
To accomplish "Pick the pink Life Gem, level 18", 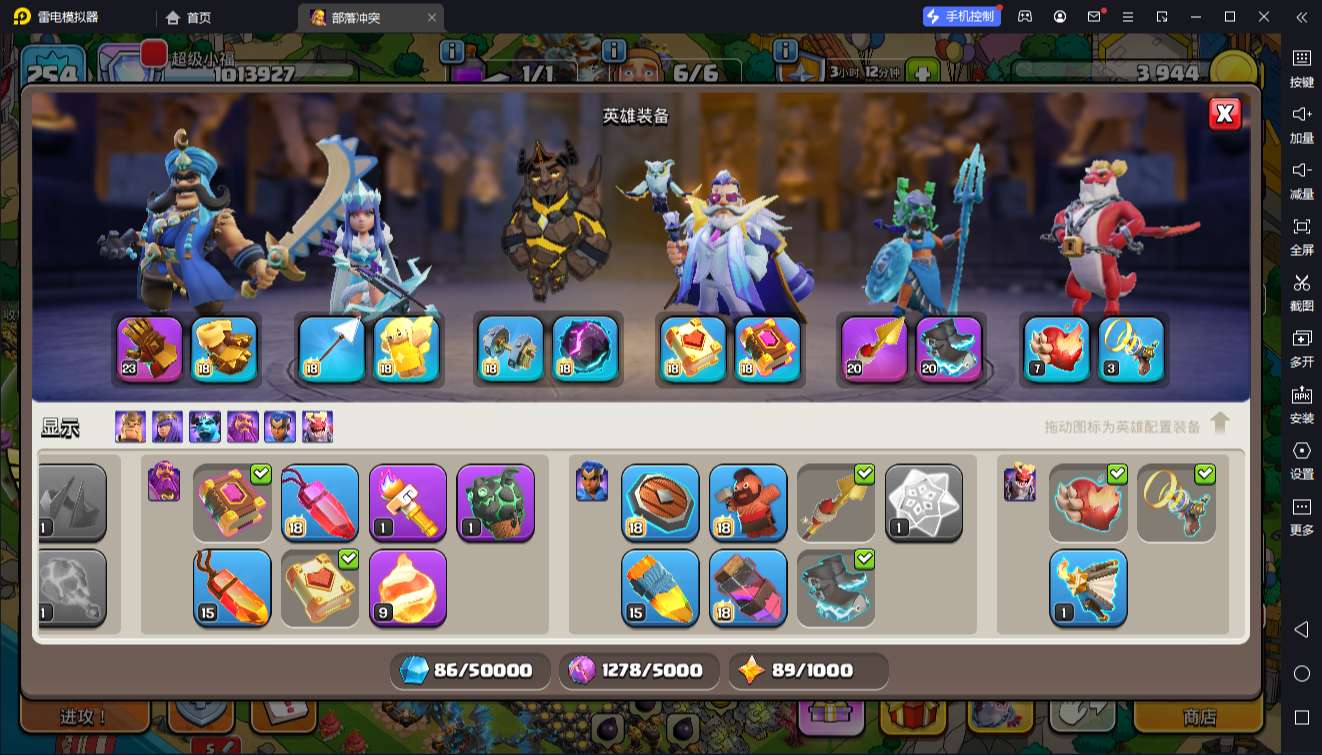I will 320,502.
